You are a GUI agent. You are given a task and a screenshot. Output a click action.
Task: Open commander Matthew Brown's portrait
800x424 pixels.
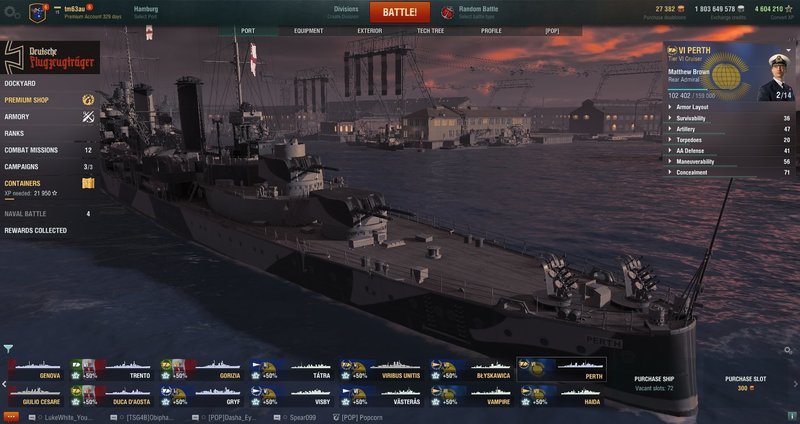pyautogui.click(x=775, y=71)
